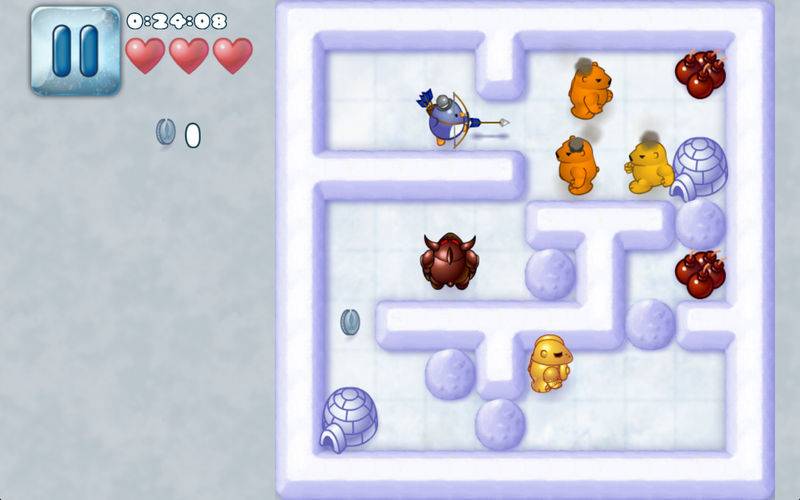Pause the game with the ice button
800x500 pixels.
tap(75, 50)
